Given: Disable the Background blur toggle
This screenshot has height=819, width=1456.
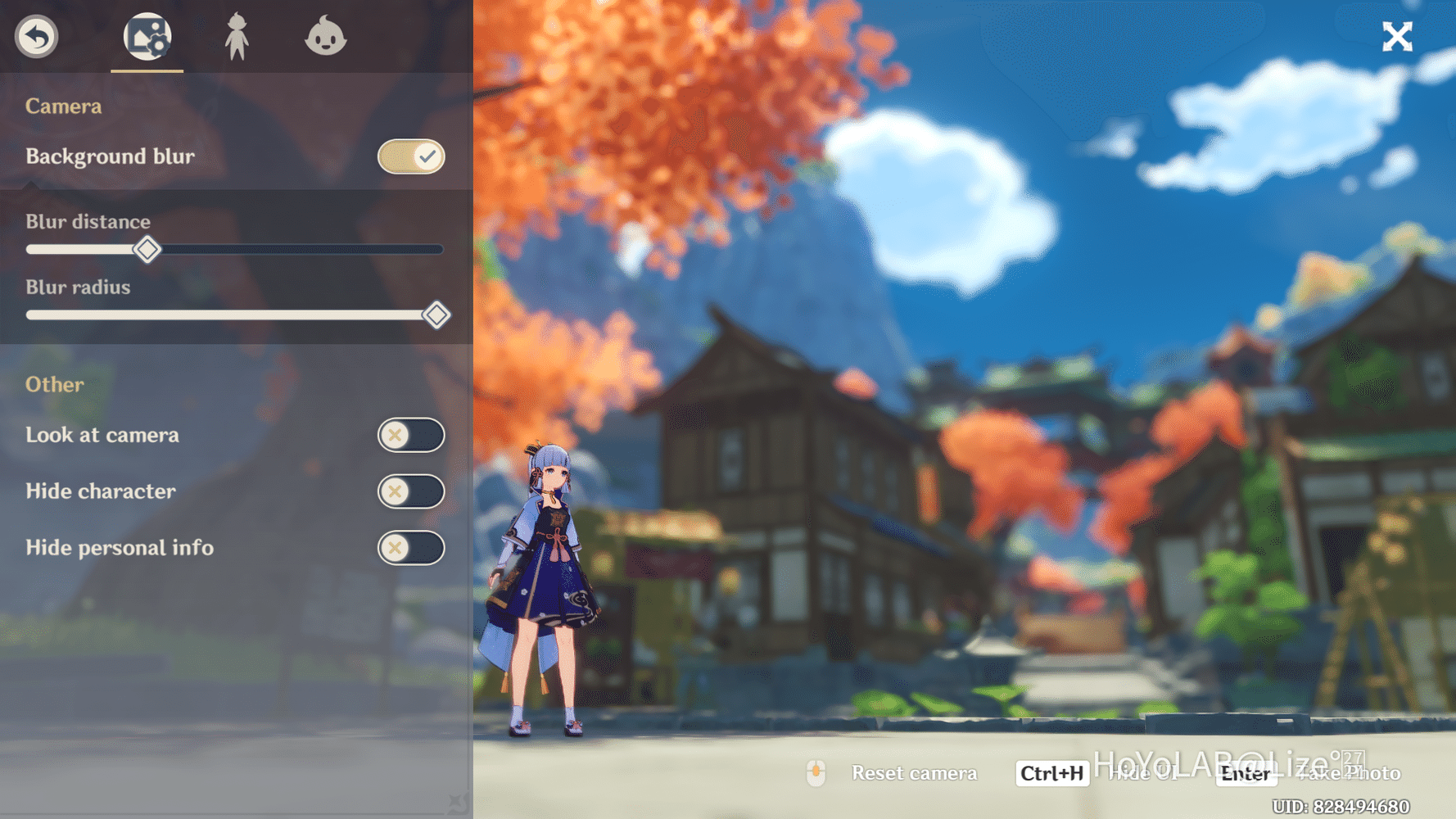Looking at the screenshot, I should [x=411, y=156].
